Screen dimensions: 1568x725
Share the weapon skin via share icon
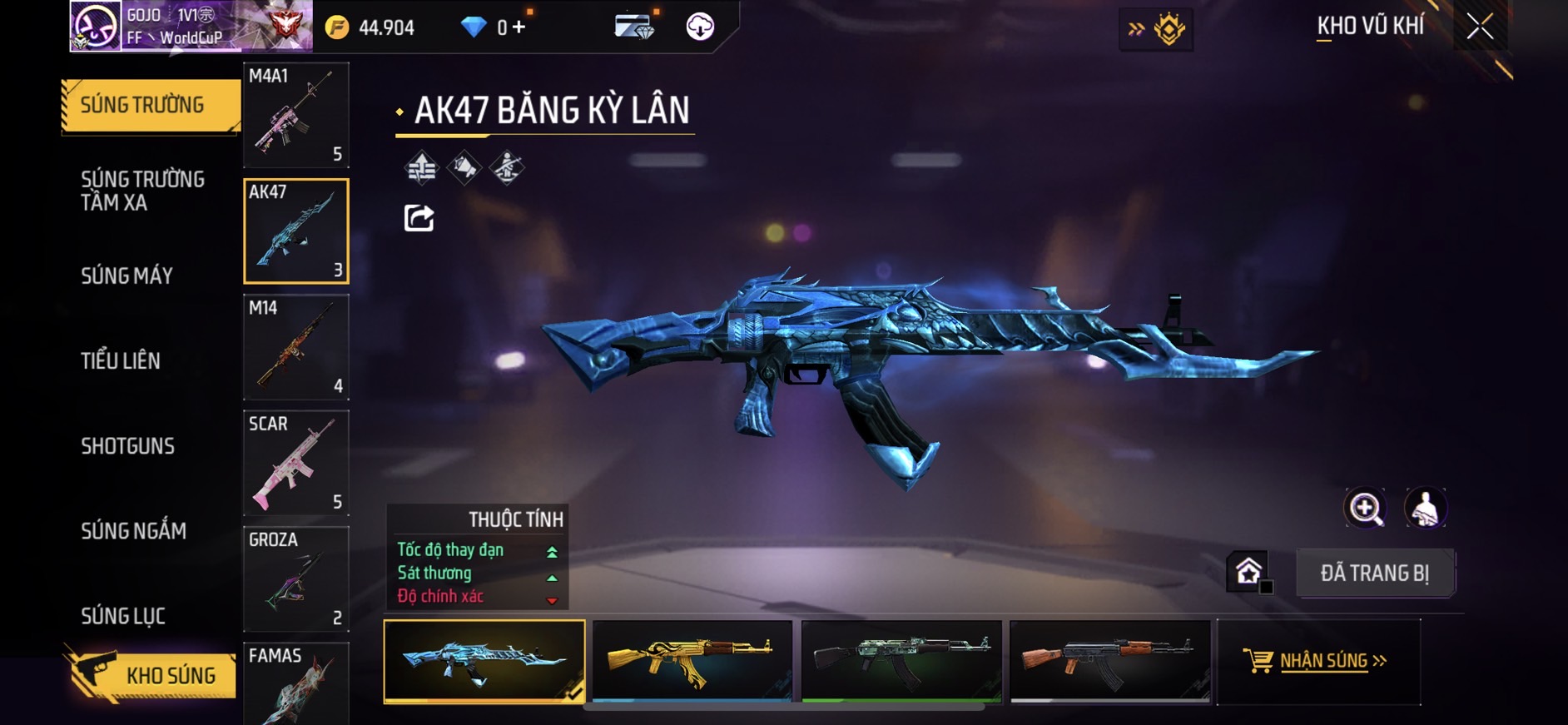click(x=419, y=218)
